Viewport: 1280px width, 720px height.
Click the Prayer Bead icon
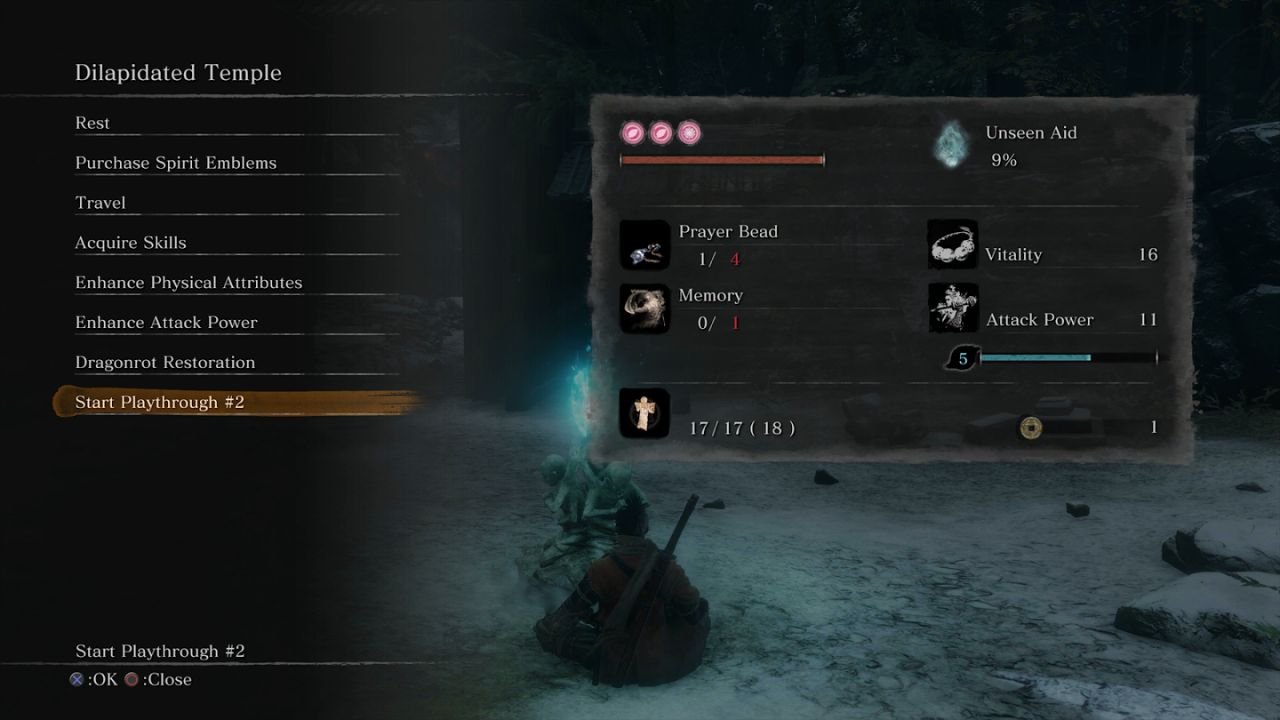click(644, 244)
